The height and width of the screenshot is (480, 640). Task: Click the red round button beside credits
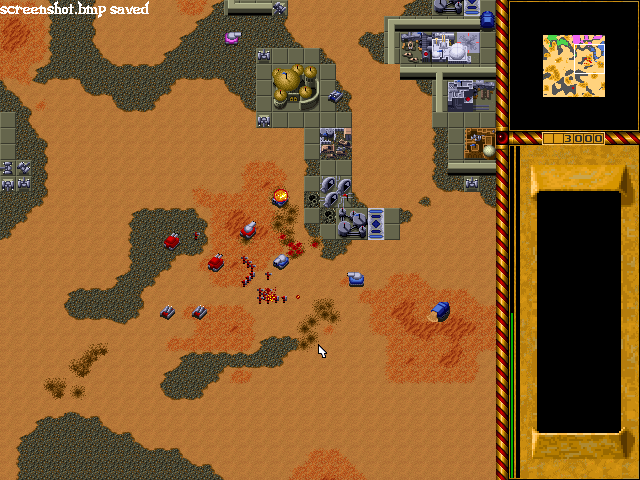pyautogui.click(x=502, y=138)
